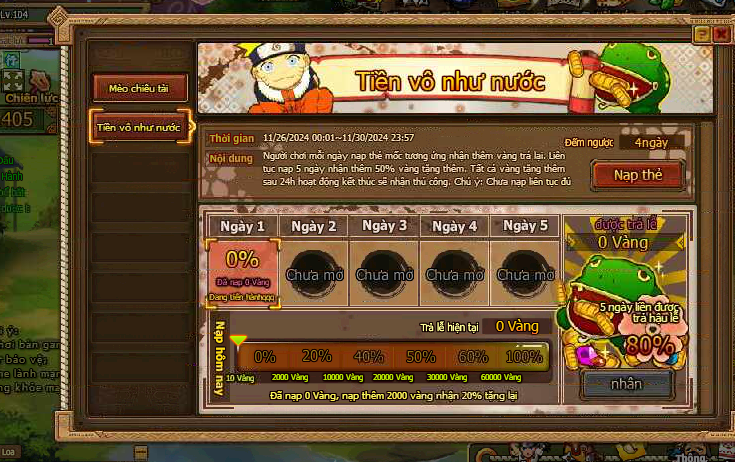
Task: Close the event window with red X
Action: coord(721,34)
